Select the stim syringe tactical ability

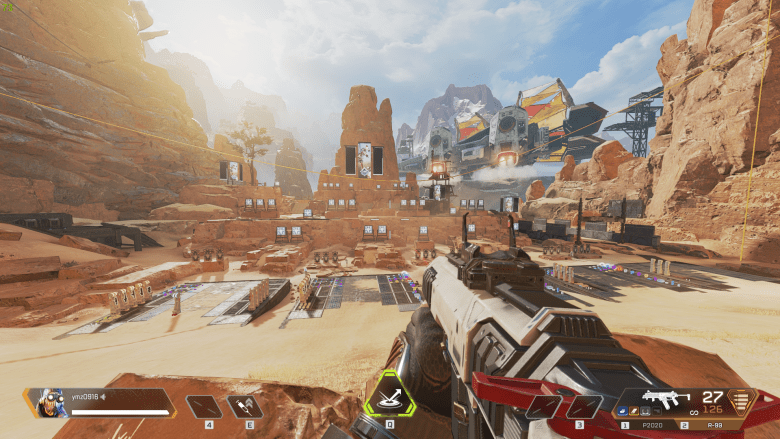[244, 406]
